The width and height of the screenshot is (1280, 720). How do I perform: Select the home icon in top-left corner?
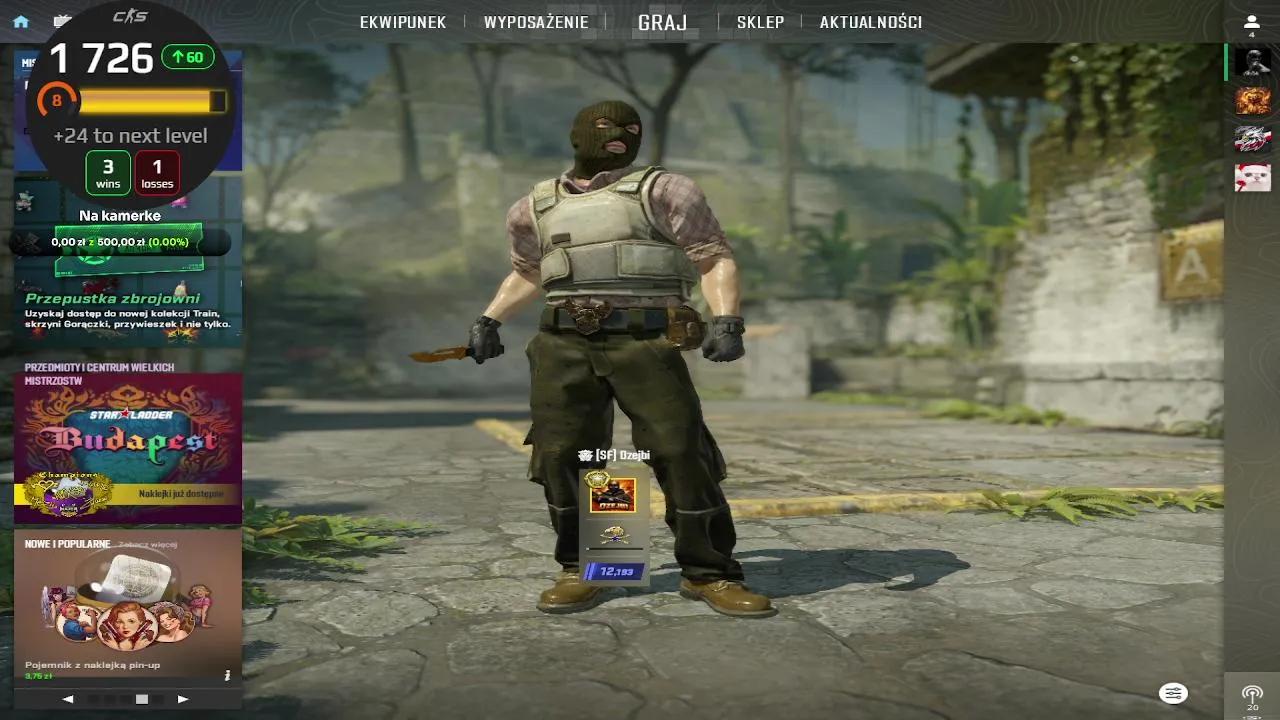tap(20, 21)
